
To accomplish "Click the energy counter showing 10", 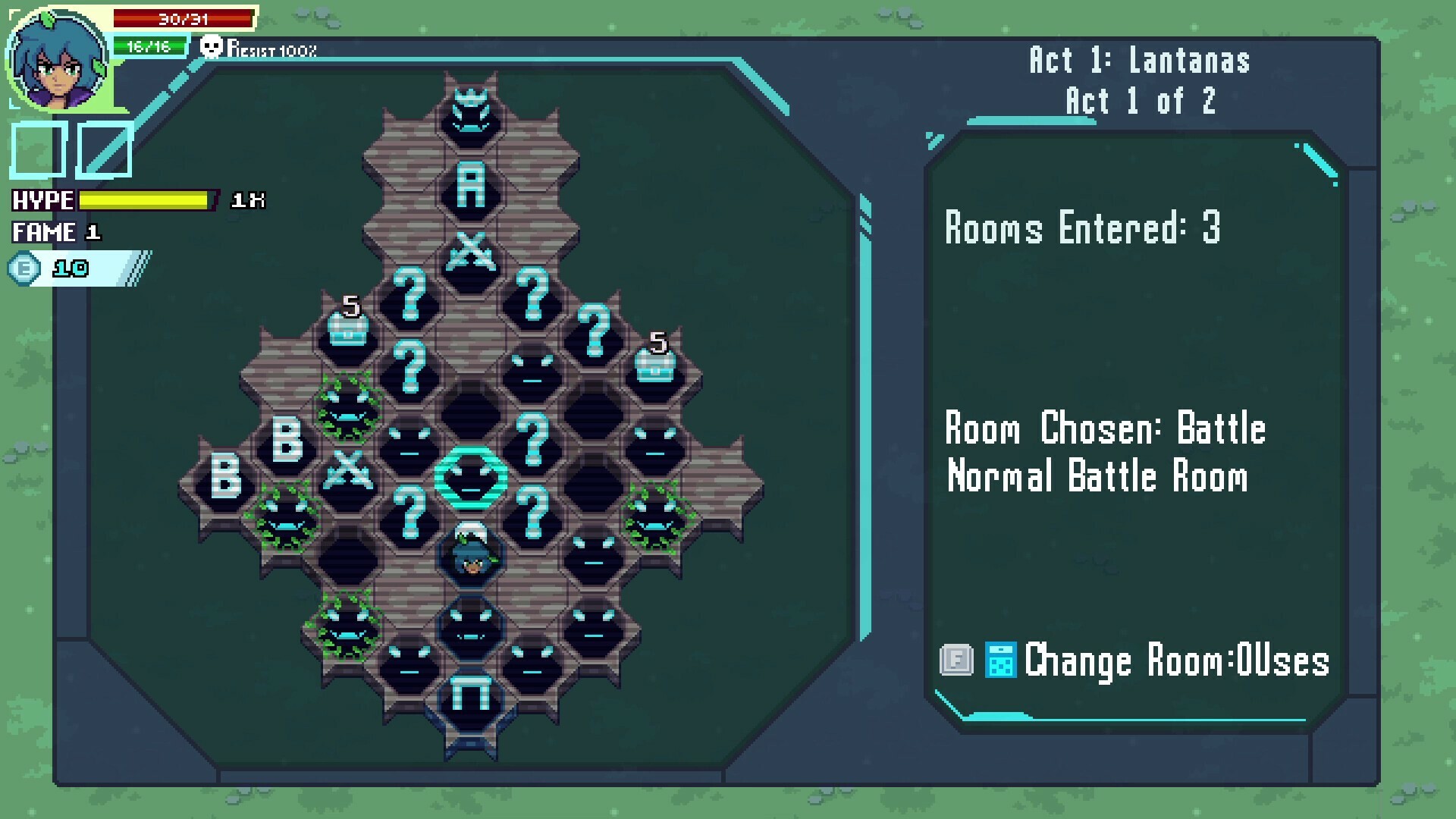I will [57, 267].
